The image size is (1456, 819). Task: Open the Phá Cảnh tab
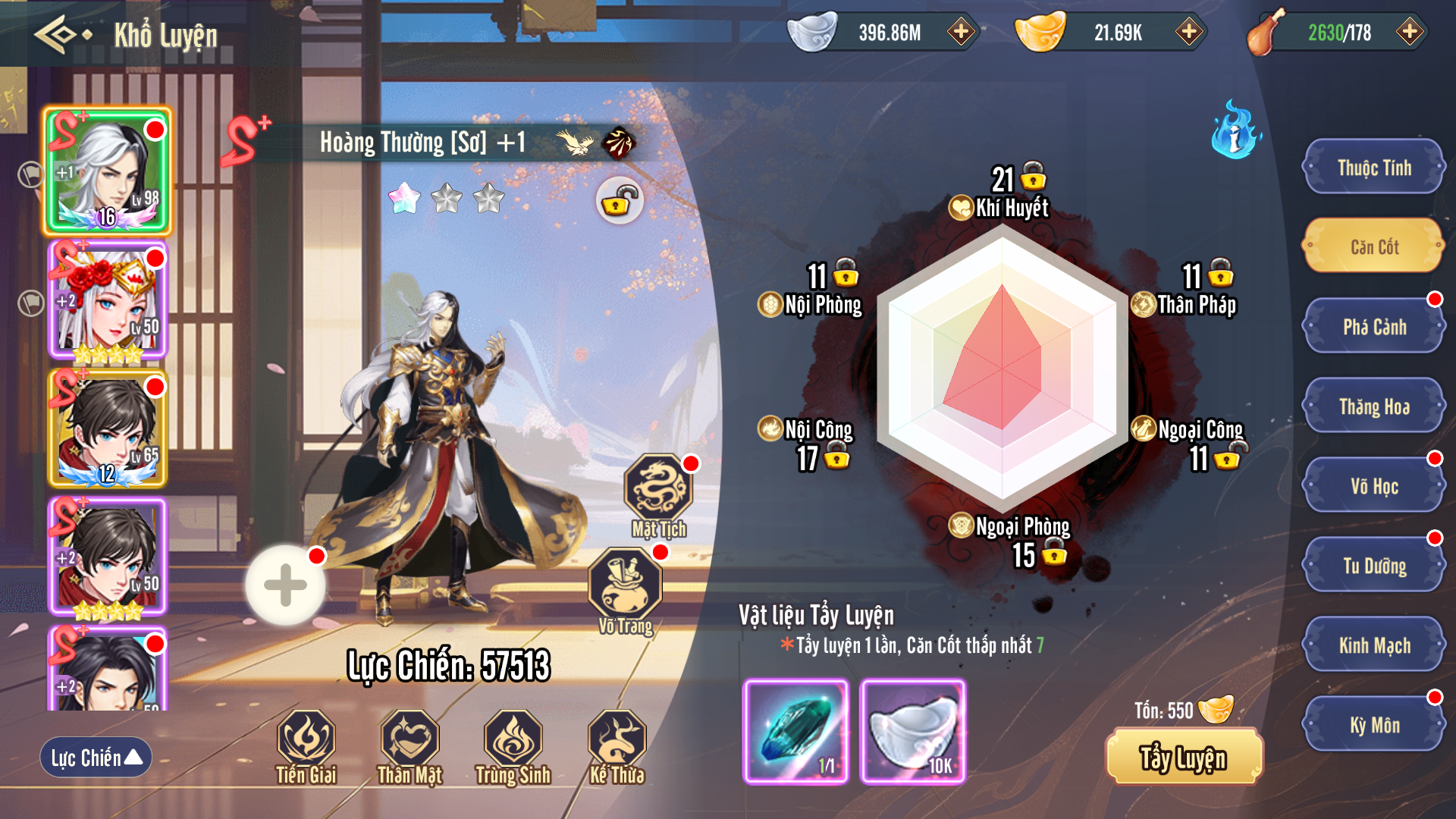click(1374, 327)
